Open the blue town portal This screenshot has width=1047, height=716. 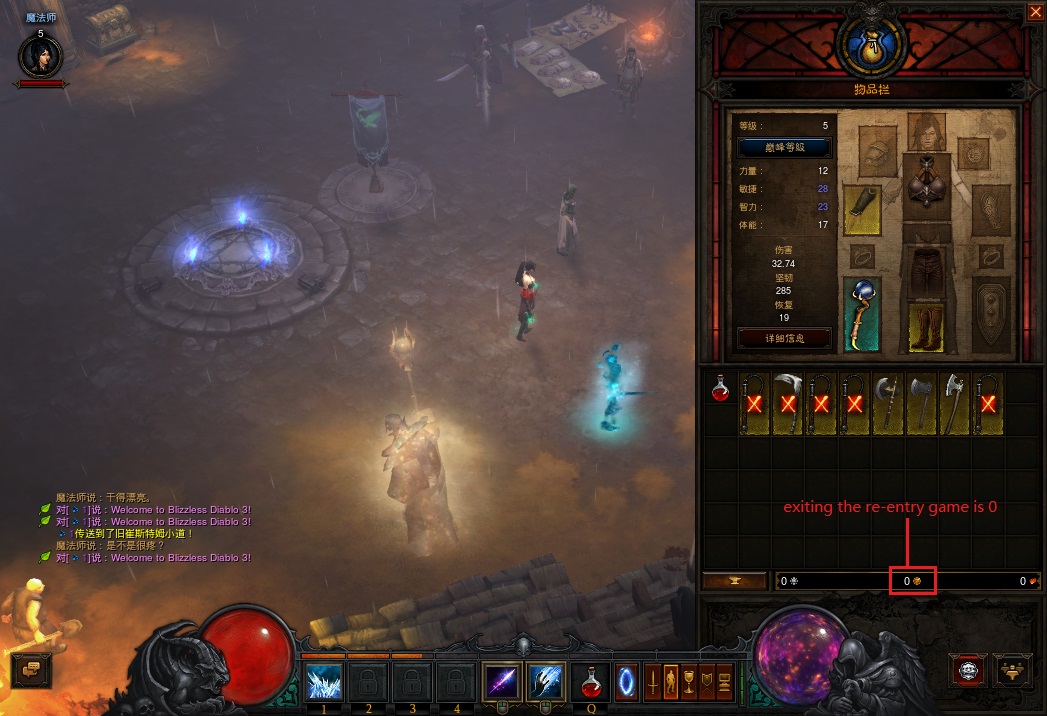(x=626, y=682)
